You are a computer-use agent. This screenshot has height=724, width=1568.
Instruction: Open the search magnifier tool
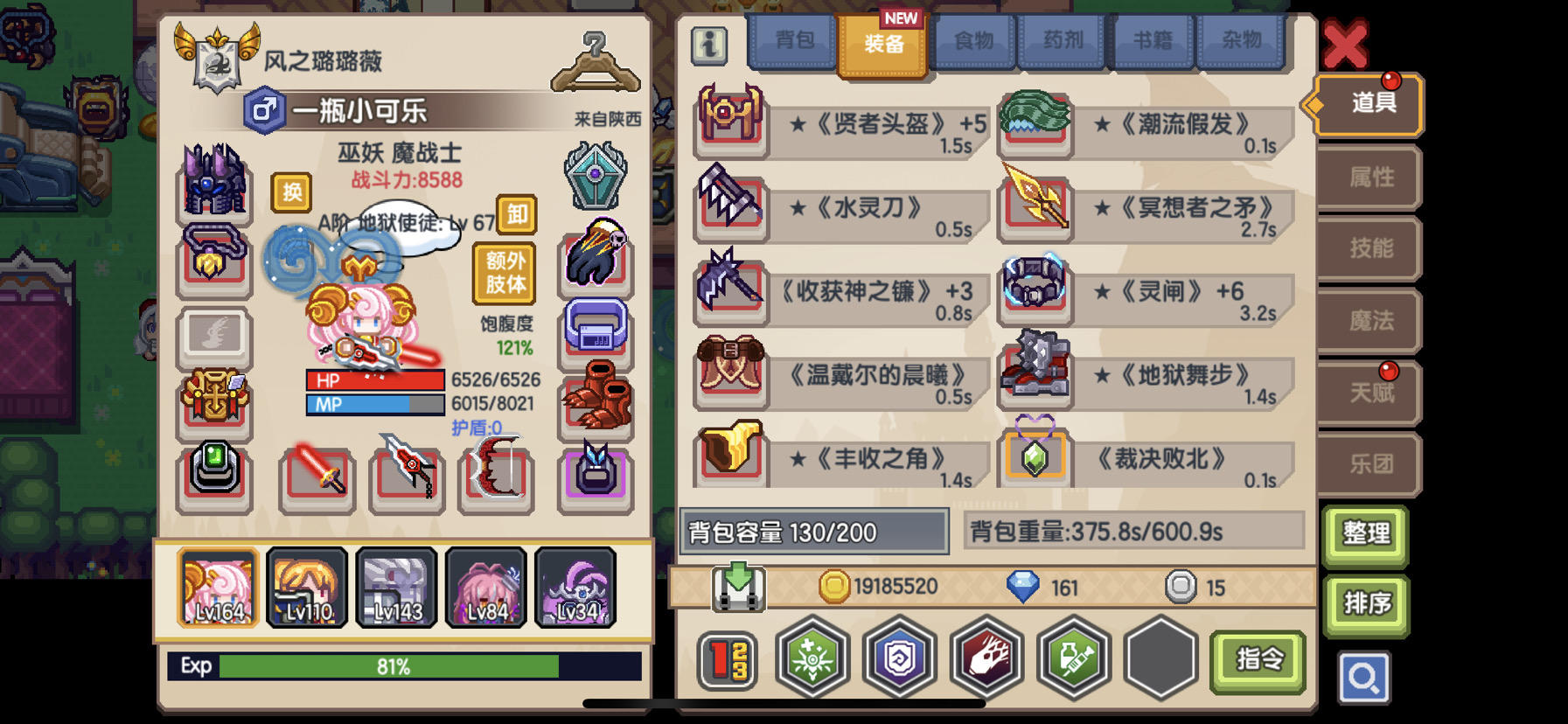pos(1367,679)
